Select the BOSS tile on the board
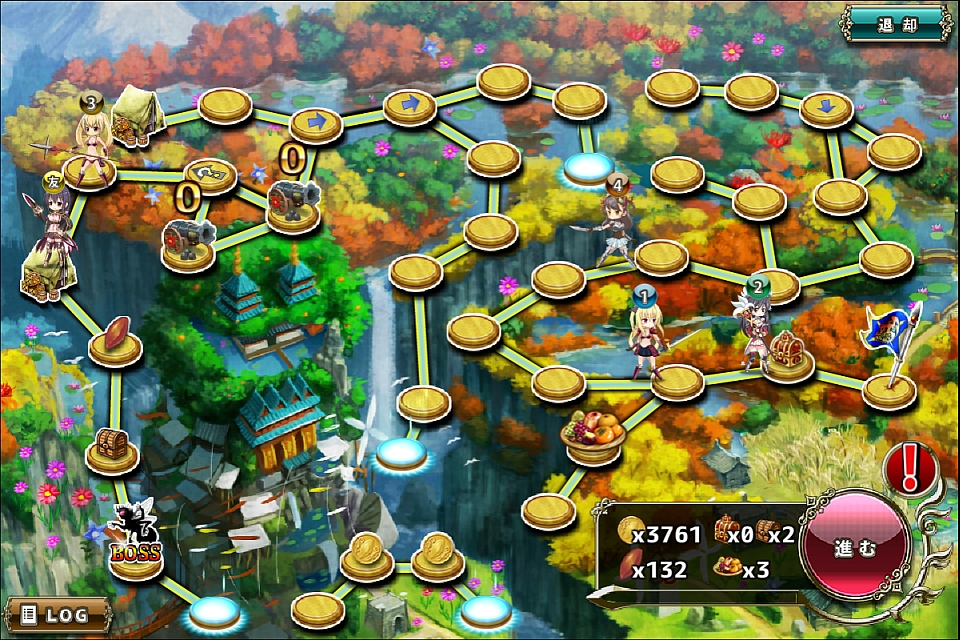960x640 pixels. click(x=136, y=556)
